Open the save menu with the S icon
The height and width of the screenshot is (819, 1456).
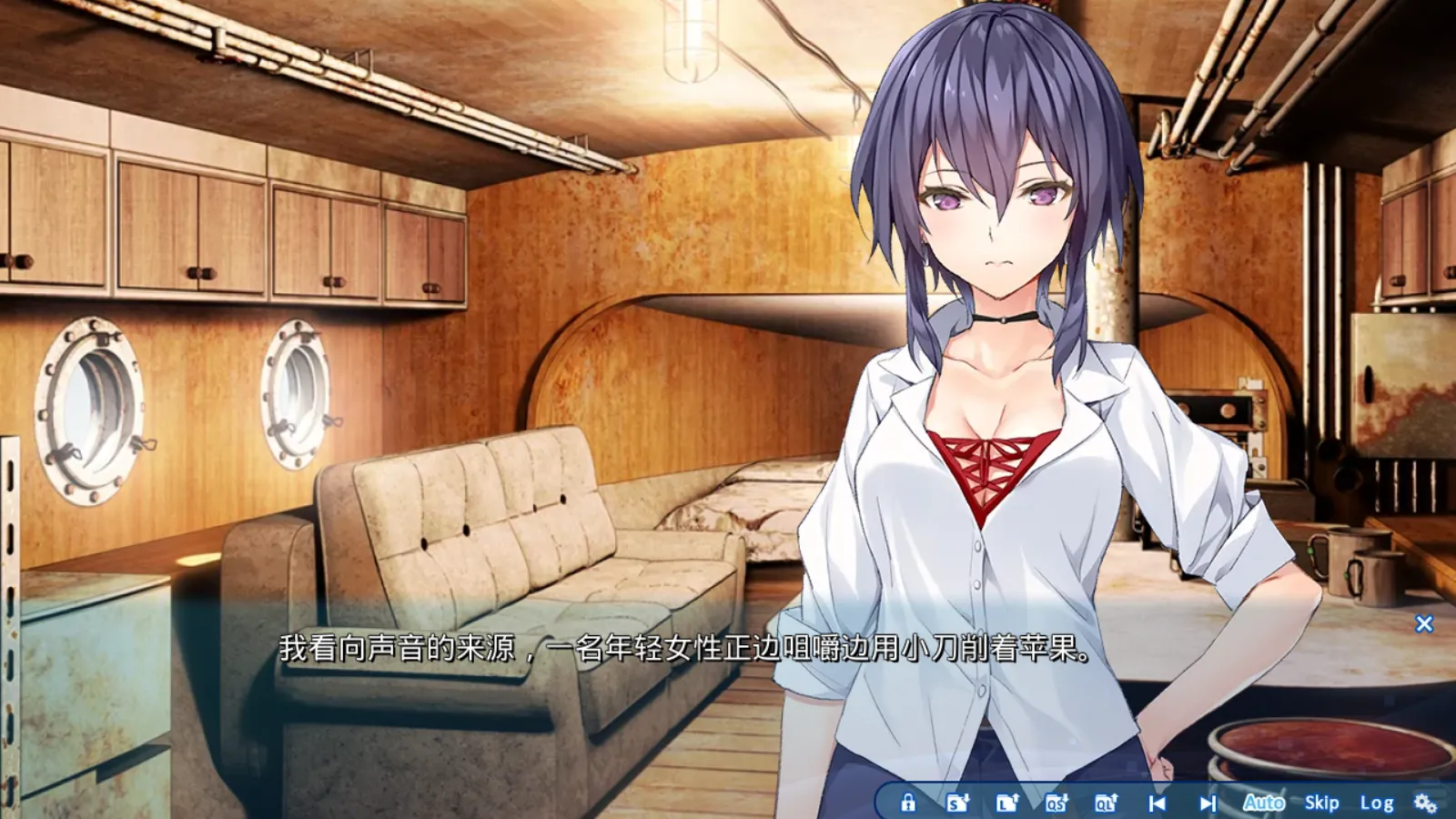click(956, 804)
